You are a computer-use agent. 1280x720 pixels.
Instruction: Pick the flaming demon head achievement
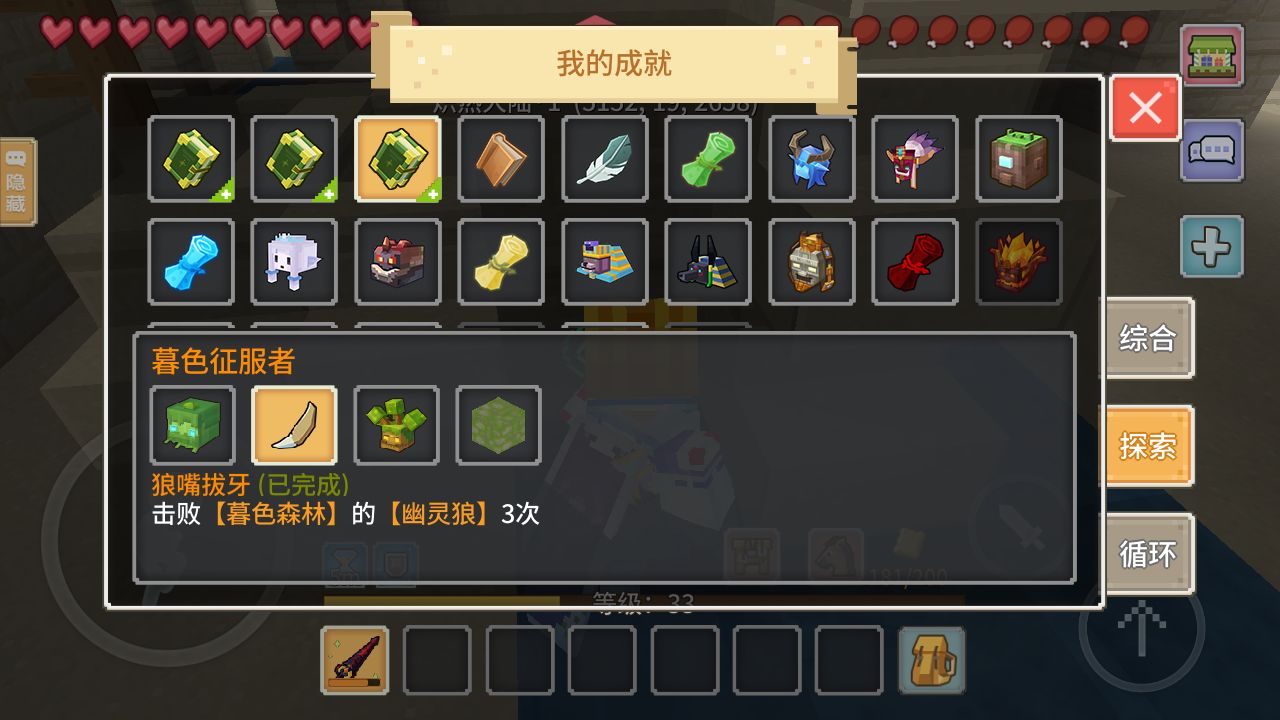tap(1018, 262)
